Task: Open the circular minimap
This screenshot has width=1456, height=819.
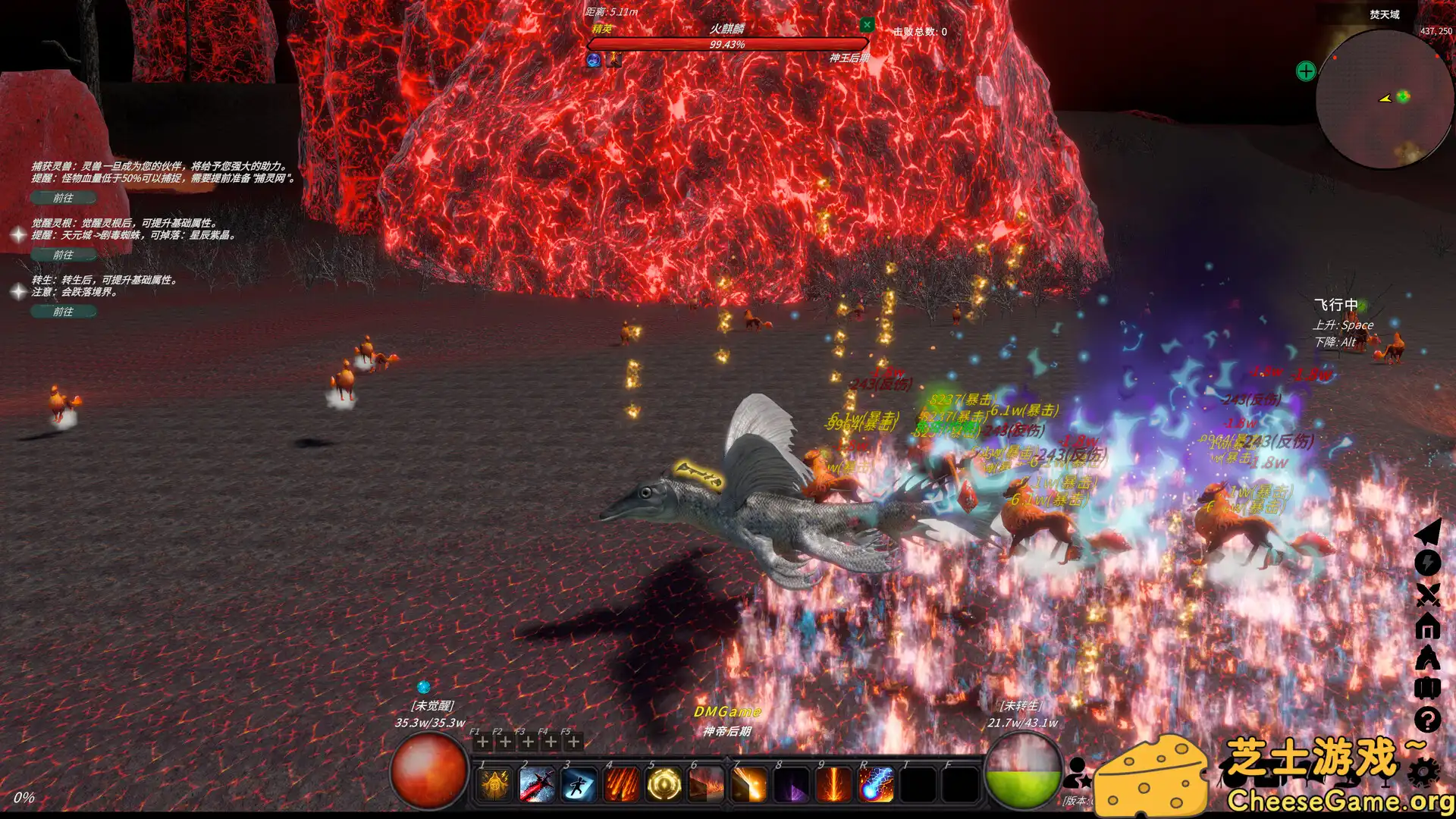Action: pos(1383,99)
